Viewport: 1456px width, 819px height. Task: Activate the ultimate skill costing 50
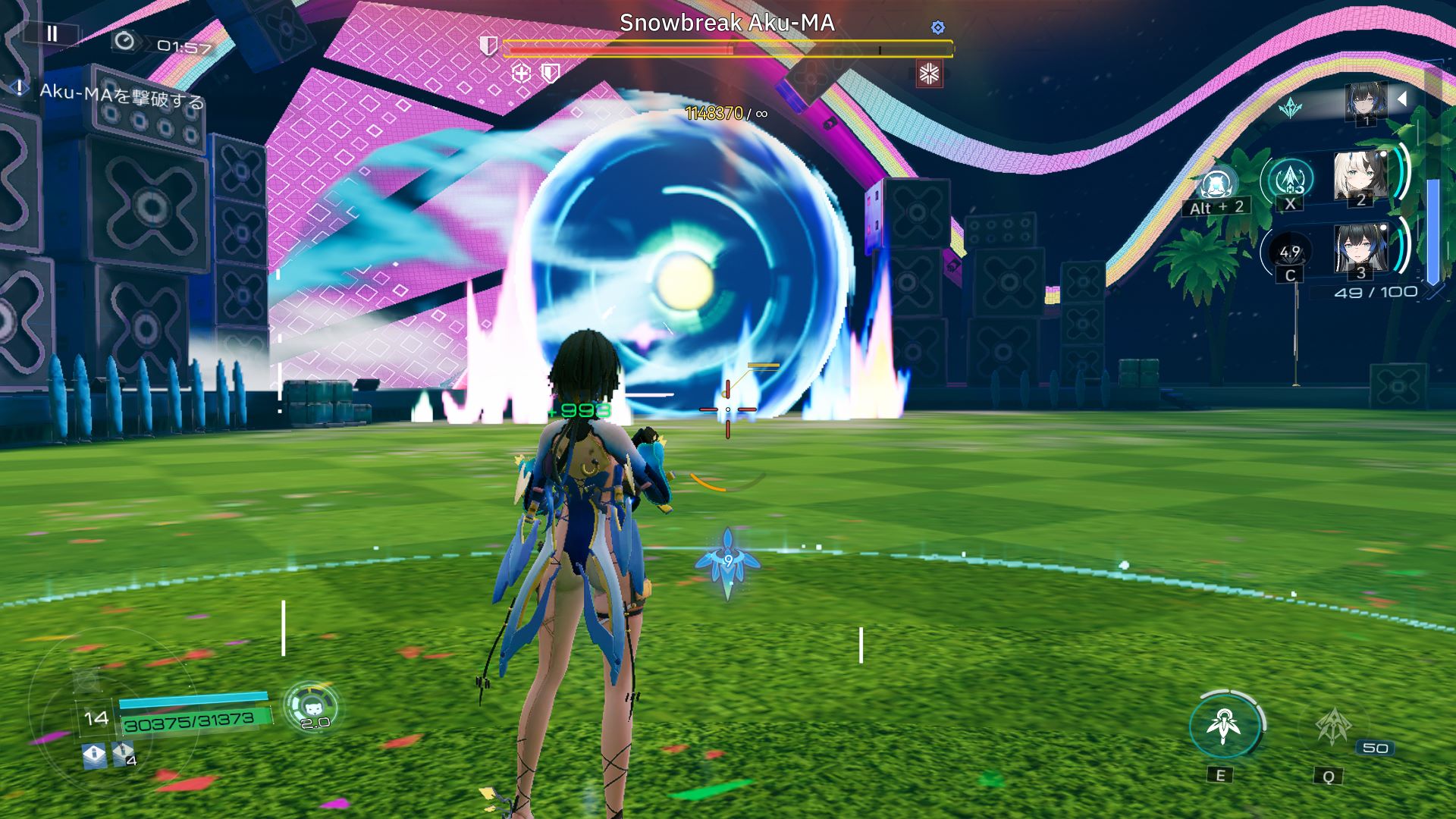1332,728
